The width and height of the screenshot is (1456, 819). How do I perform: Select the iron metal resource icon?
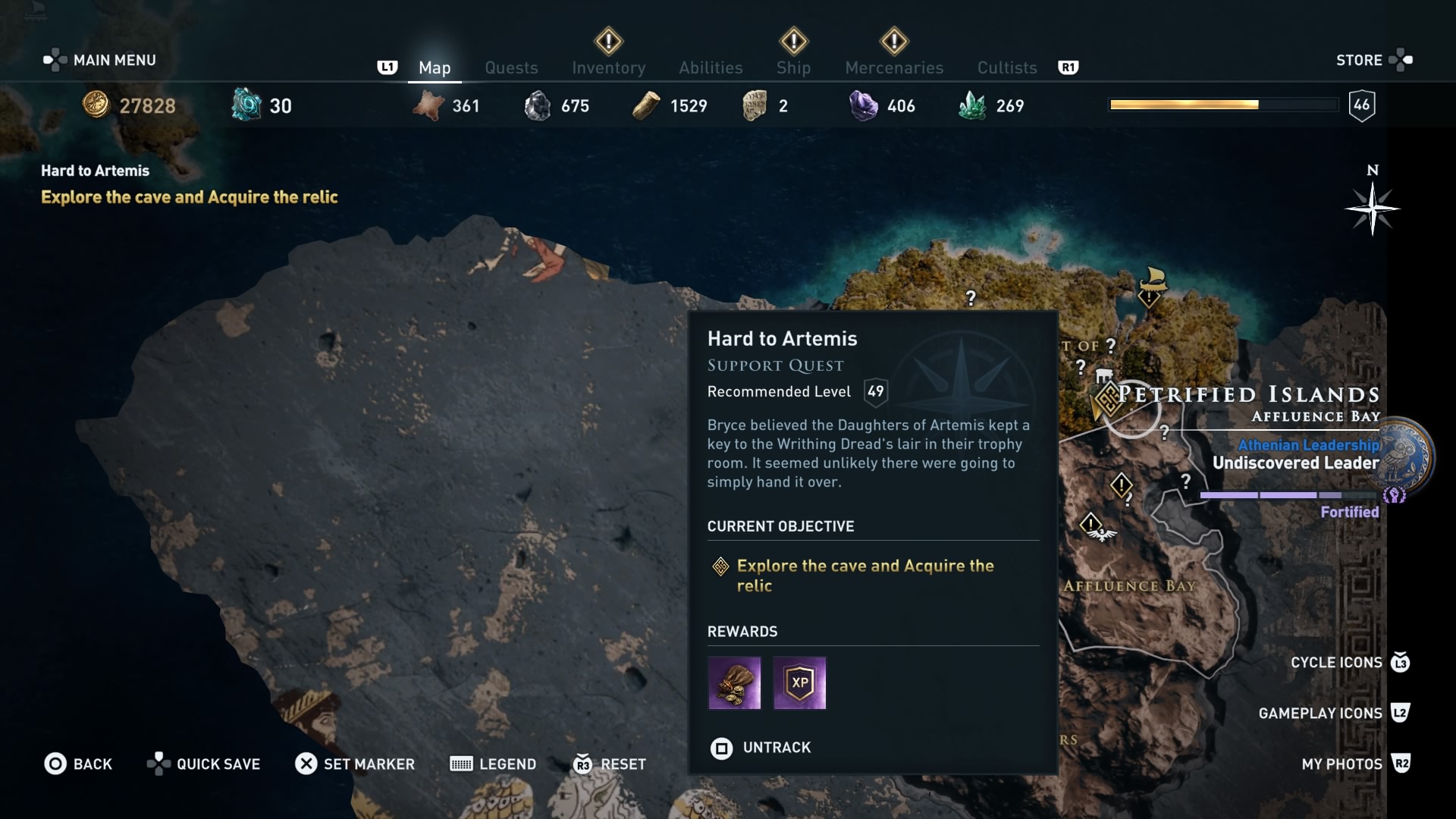tap(538, 105)
